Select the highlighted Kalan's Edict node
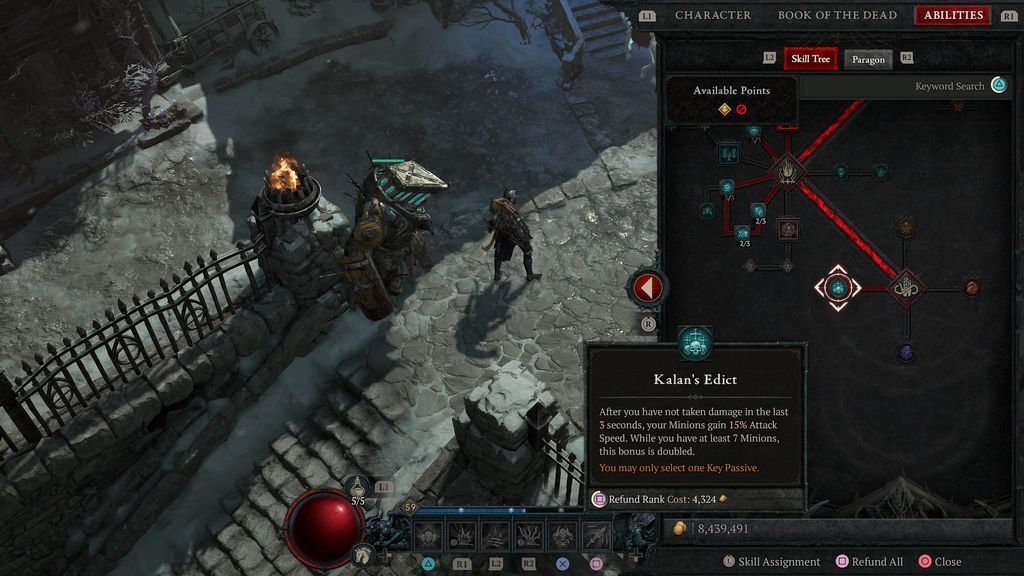This screenshot has height=576, width=1024. click(x=838, y=288)
